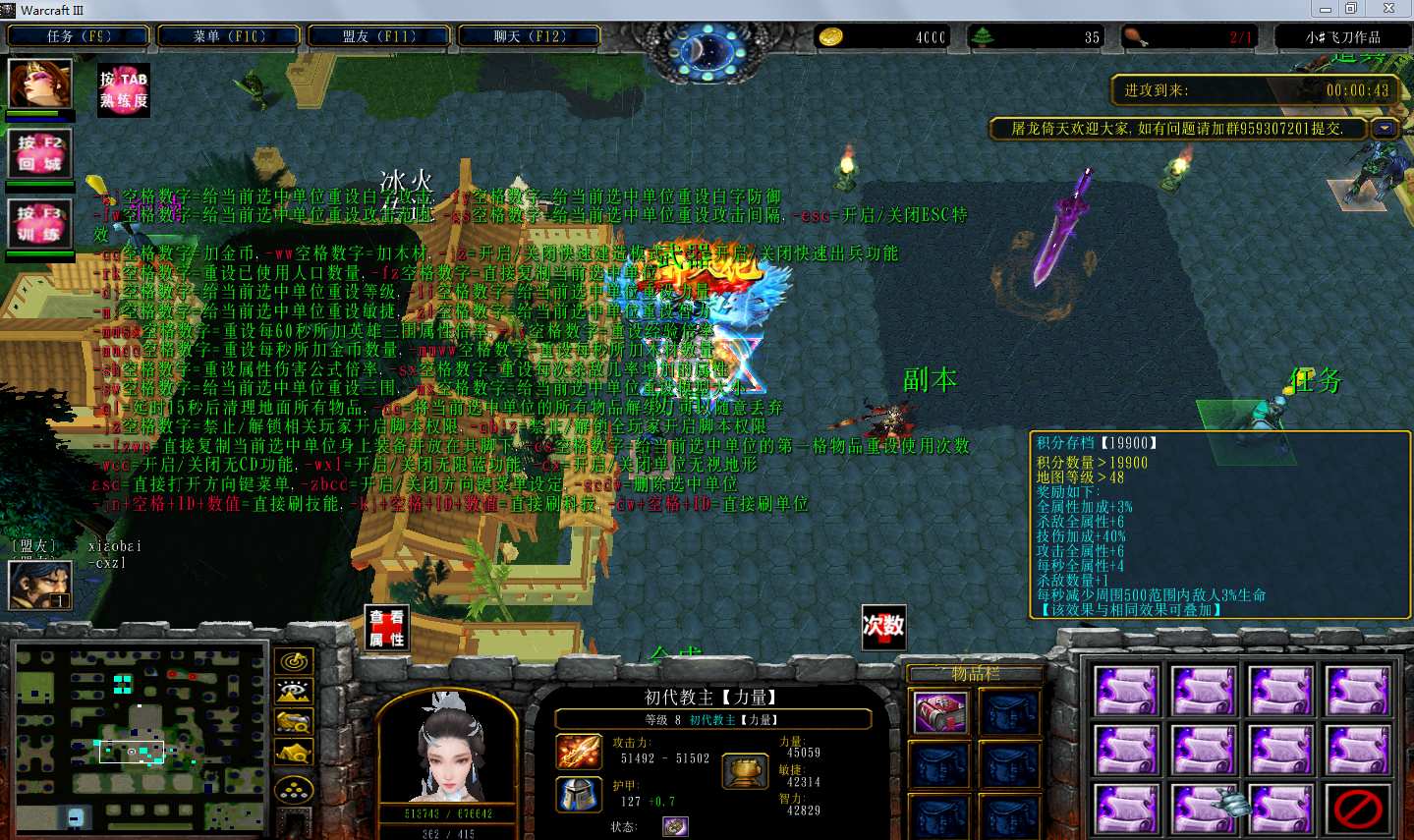Collapse the scoreboard with the arrow button
1414x840 pixels.
[1385, 129]
